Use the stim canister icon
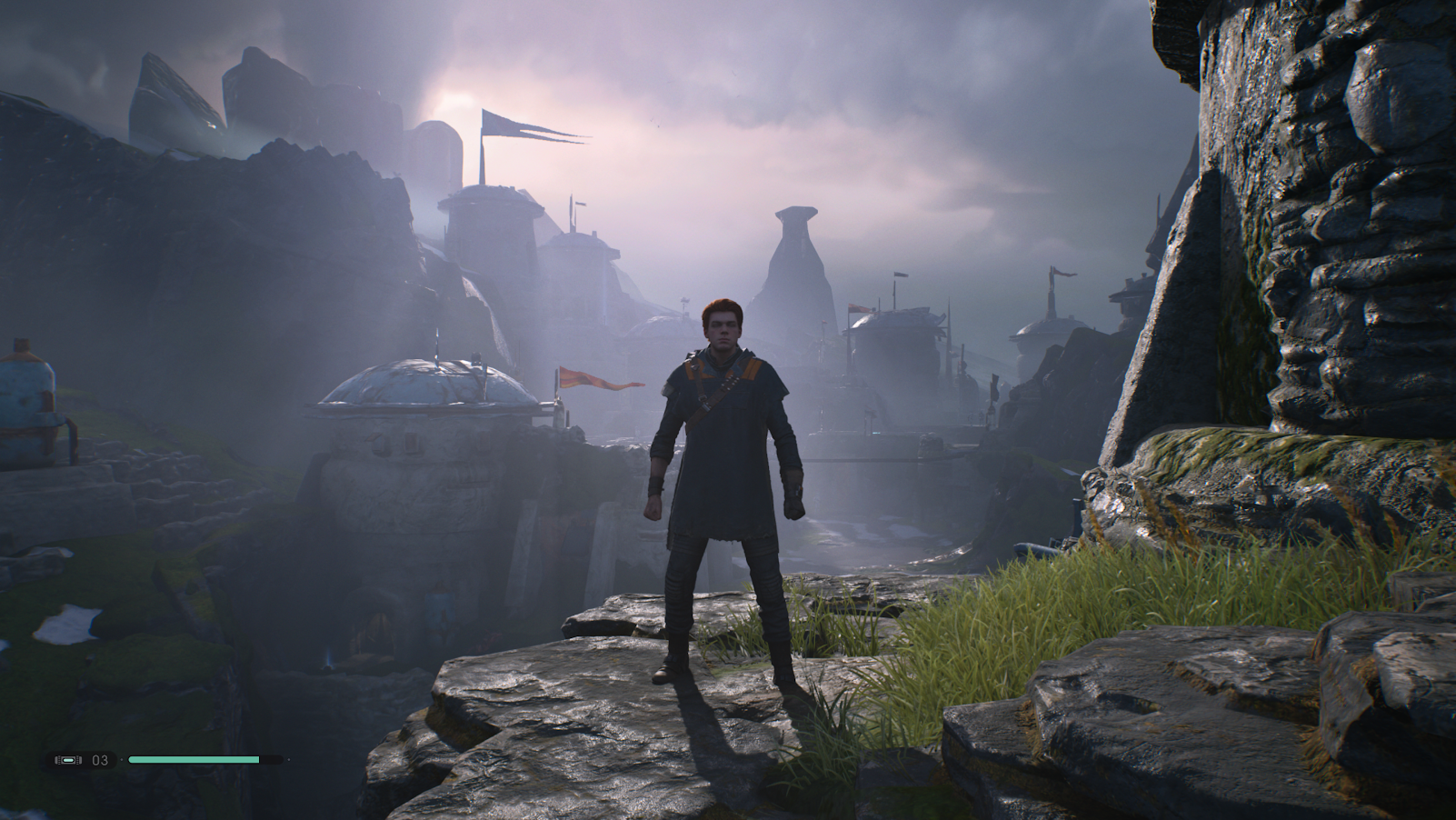Image resolution: width=1456 pixels, height=820 pixels. tap(67, 760)
